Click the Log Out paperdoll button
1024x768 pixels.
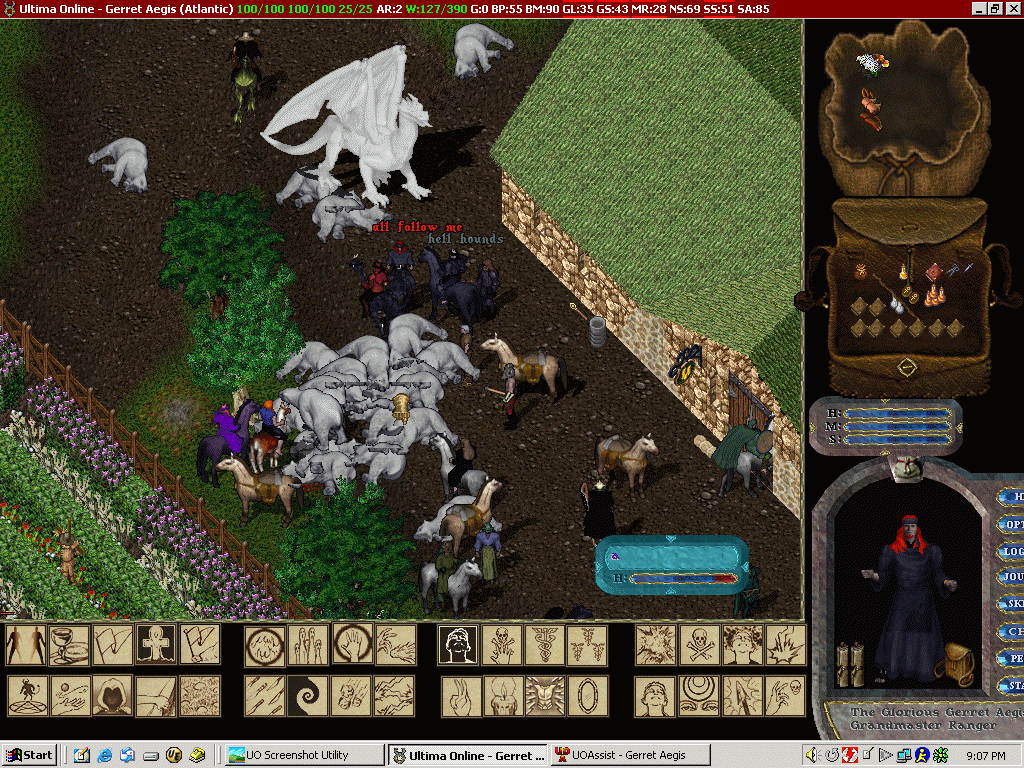coord(1012,551)
